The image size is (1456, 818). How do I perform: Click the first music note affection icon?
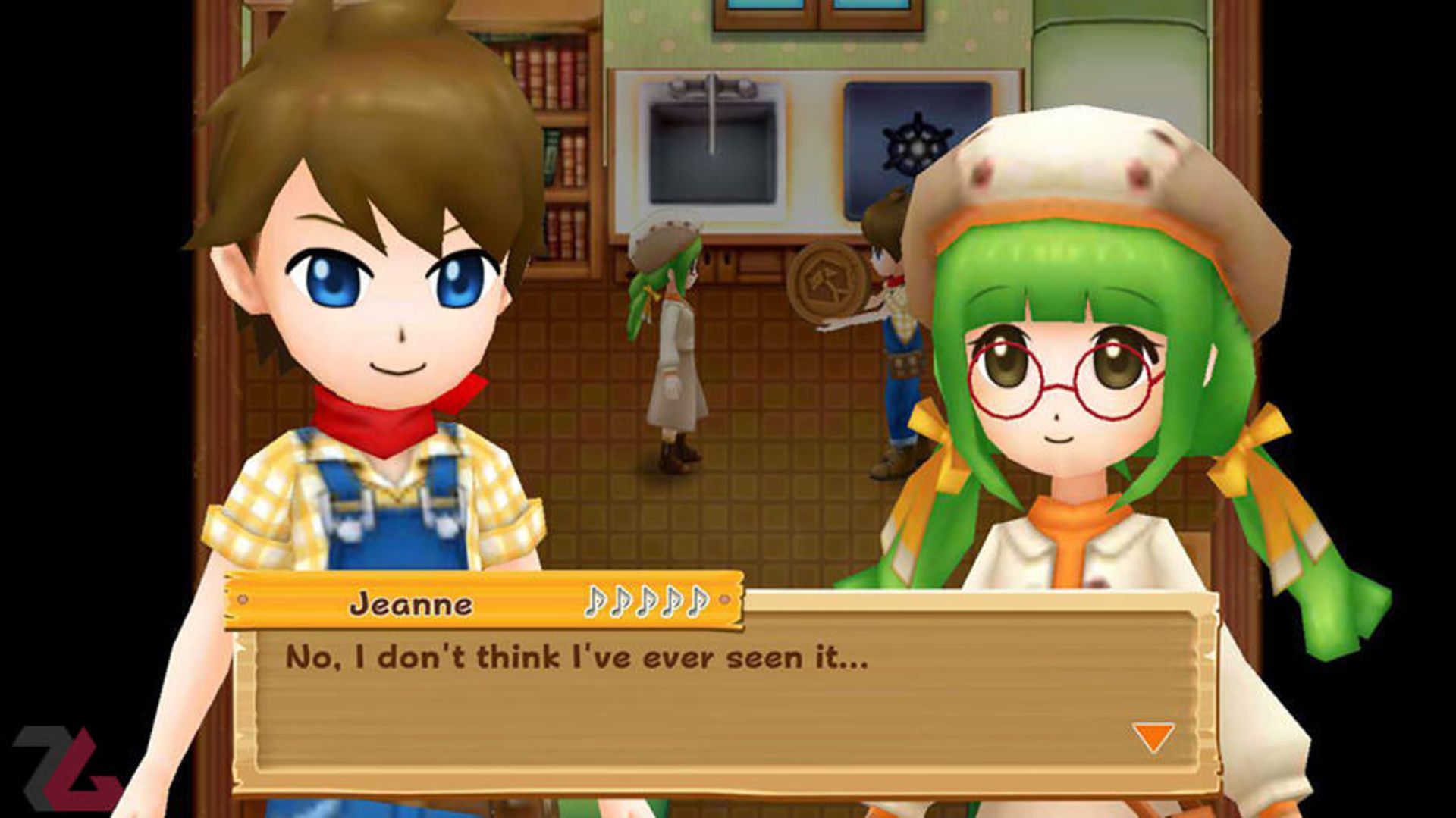[595, 603]
